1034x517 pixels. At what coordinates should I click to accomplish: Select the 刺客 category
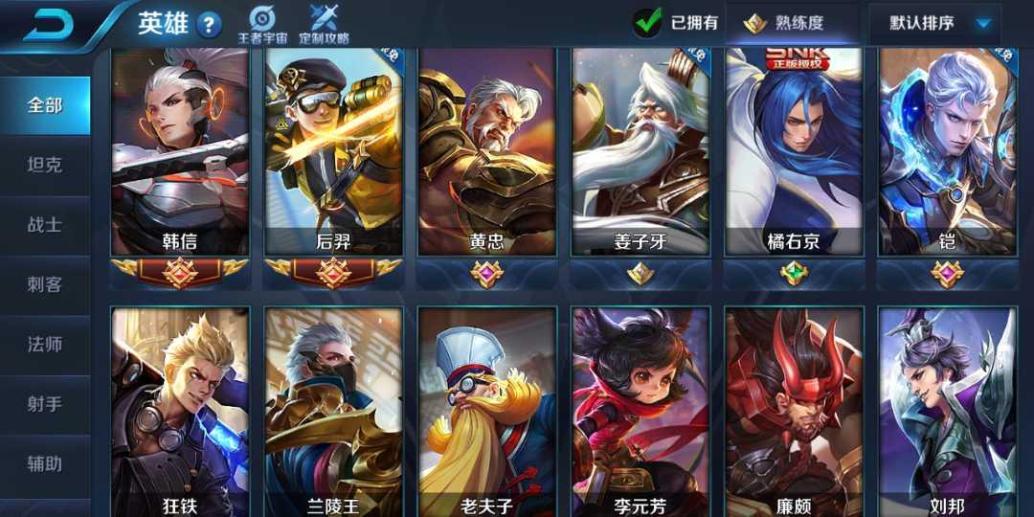[45, 285]
